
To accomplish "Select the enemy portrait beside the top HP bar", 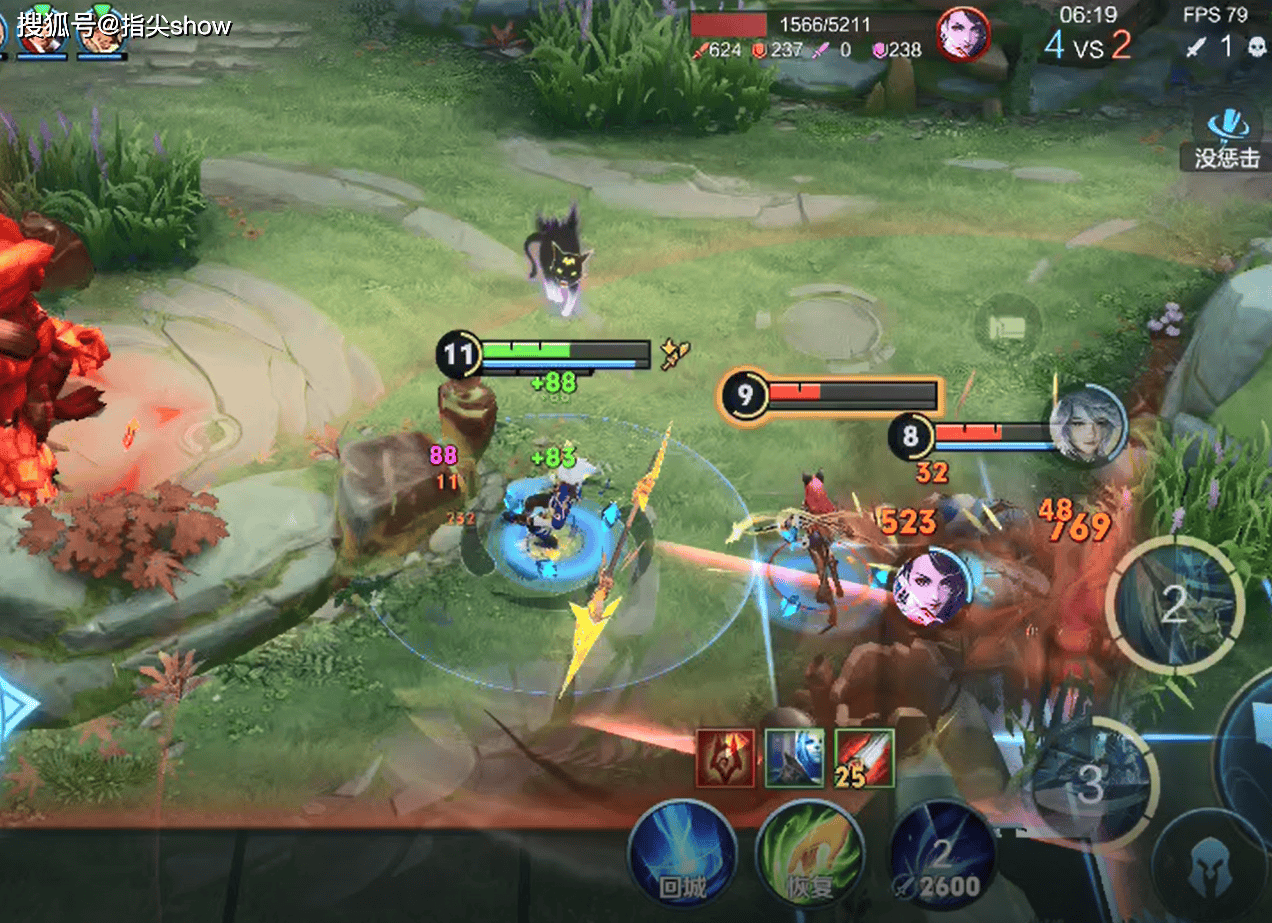I will 963,35.
